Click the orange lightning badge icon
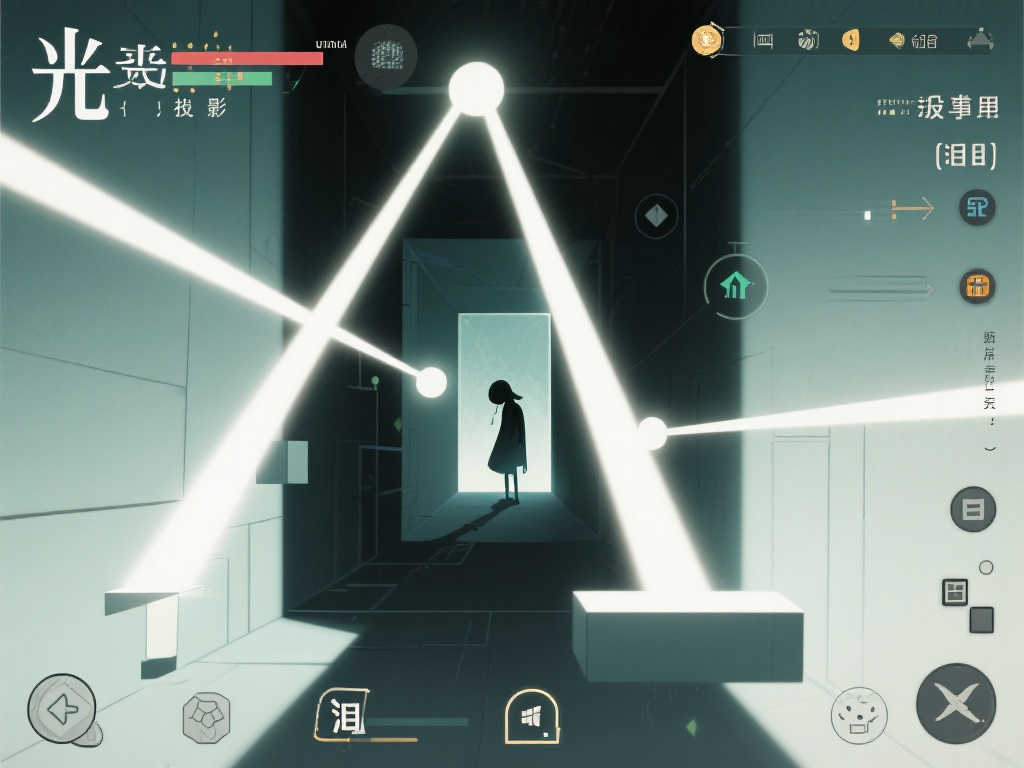The image size is (1024, 768). (x=851, y=40)
